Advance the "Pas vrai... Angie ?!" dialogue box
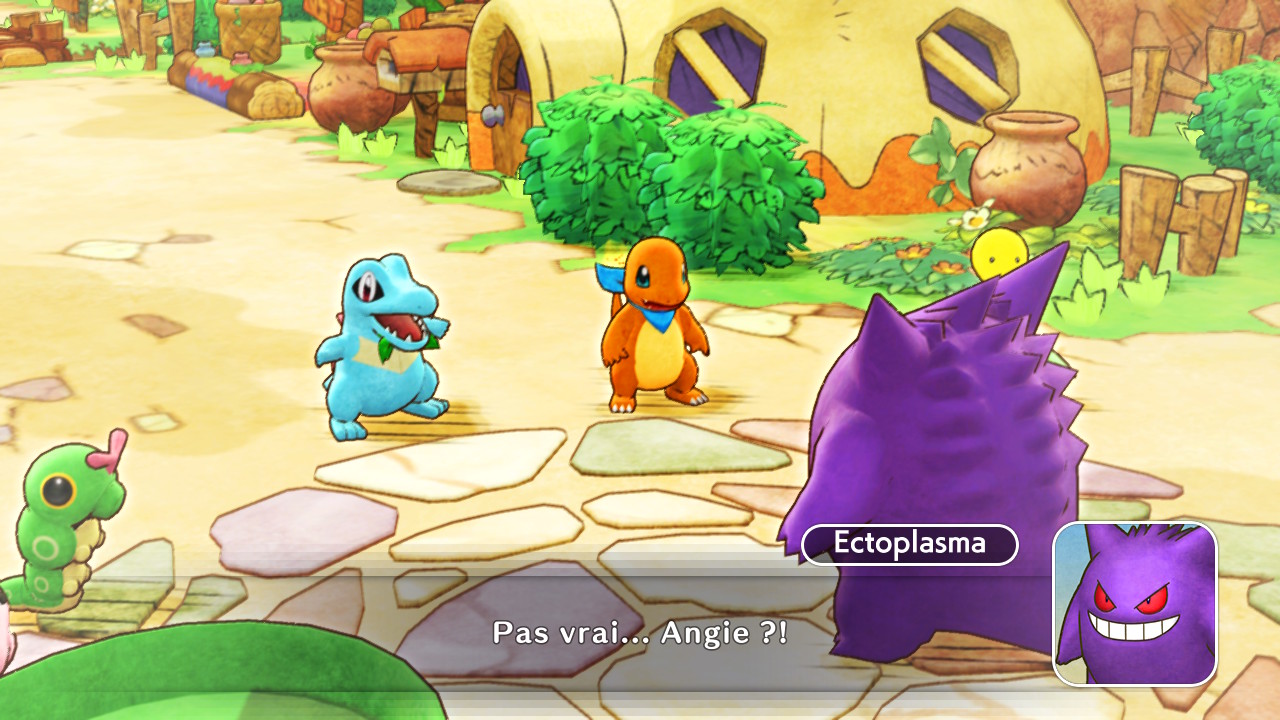Screen dimensions: 1280x720 (640, 632)
